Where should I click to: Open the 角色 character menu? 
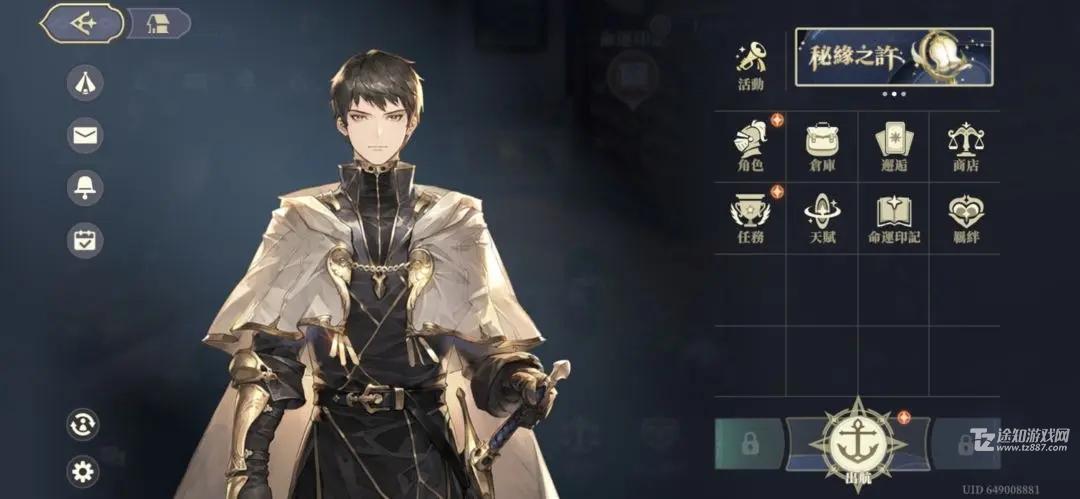point(750,147)
